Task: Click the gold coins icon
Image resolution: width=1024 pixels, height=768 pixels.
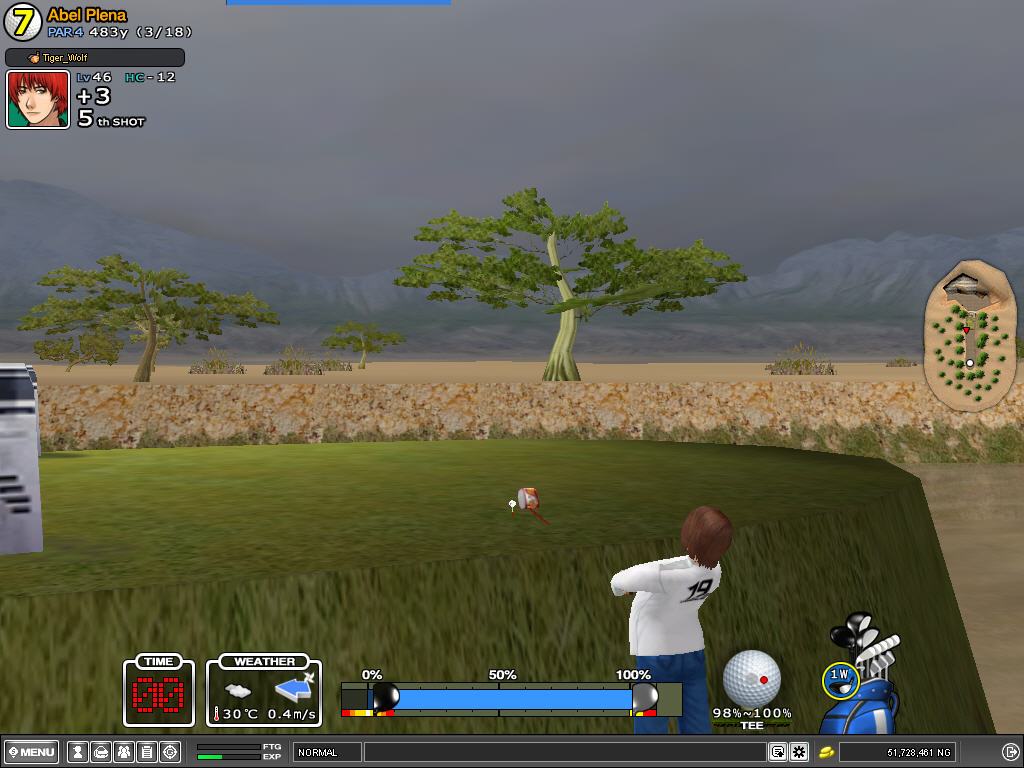Action: (x=827, y=752)
